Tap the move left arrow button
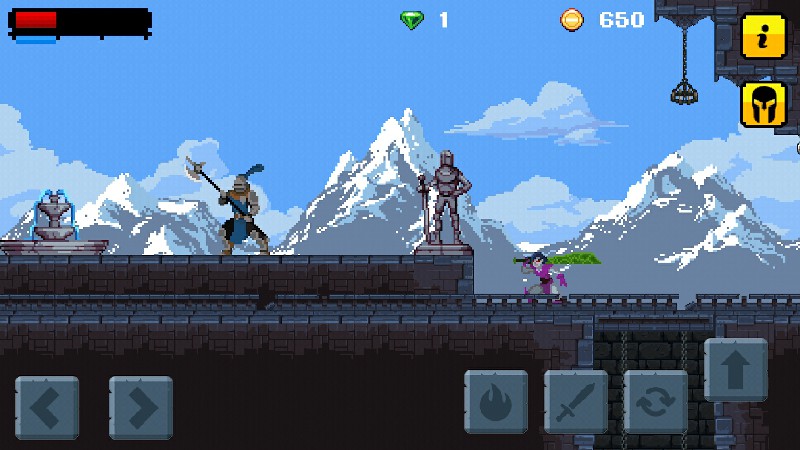The height and width of the screenshot is (450, 800). [x=46, y=406]
